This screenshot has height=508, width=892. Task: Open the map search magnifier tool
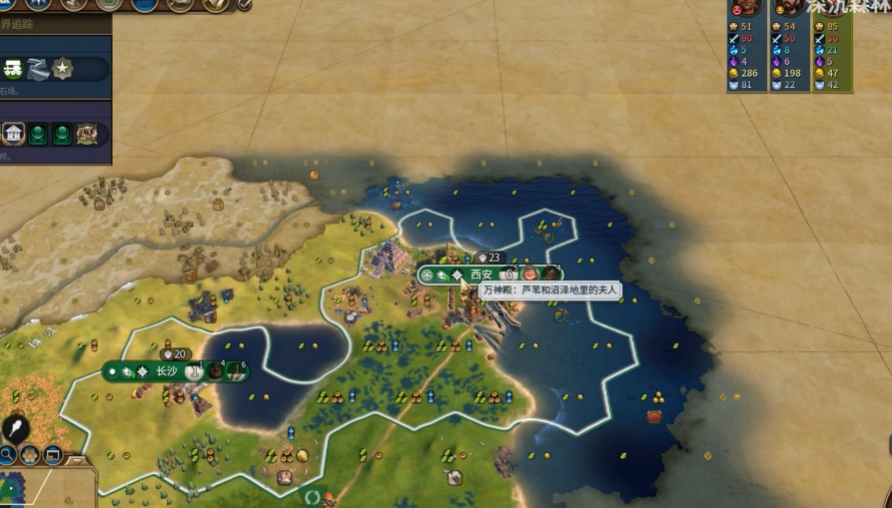[x=7, y=456]
